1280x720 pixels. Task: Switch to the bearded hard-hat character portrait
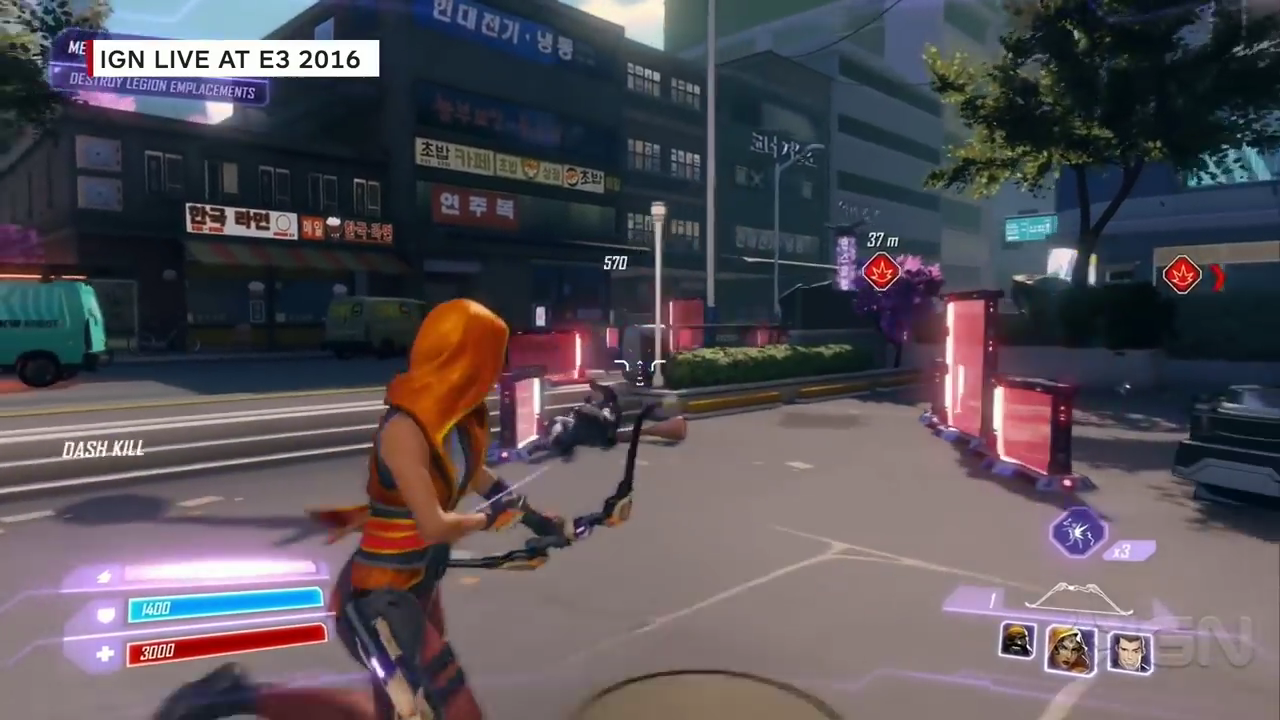[1017, 641]
